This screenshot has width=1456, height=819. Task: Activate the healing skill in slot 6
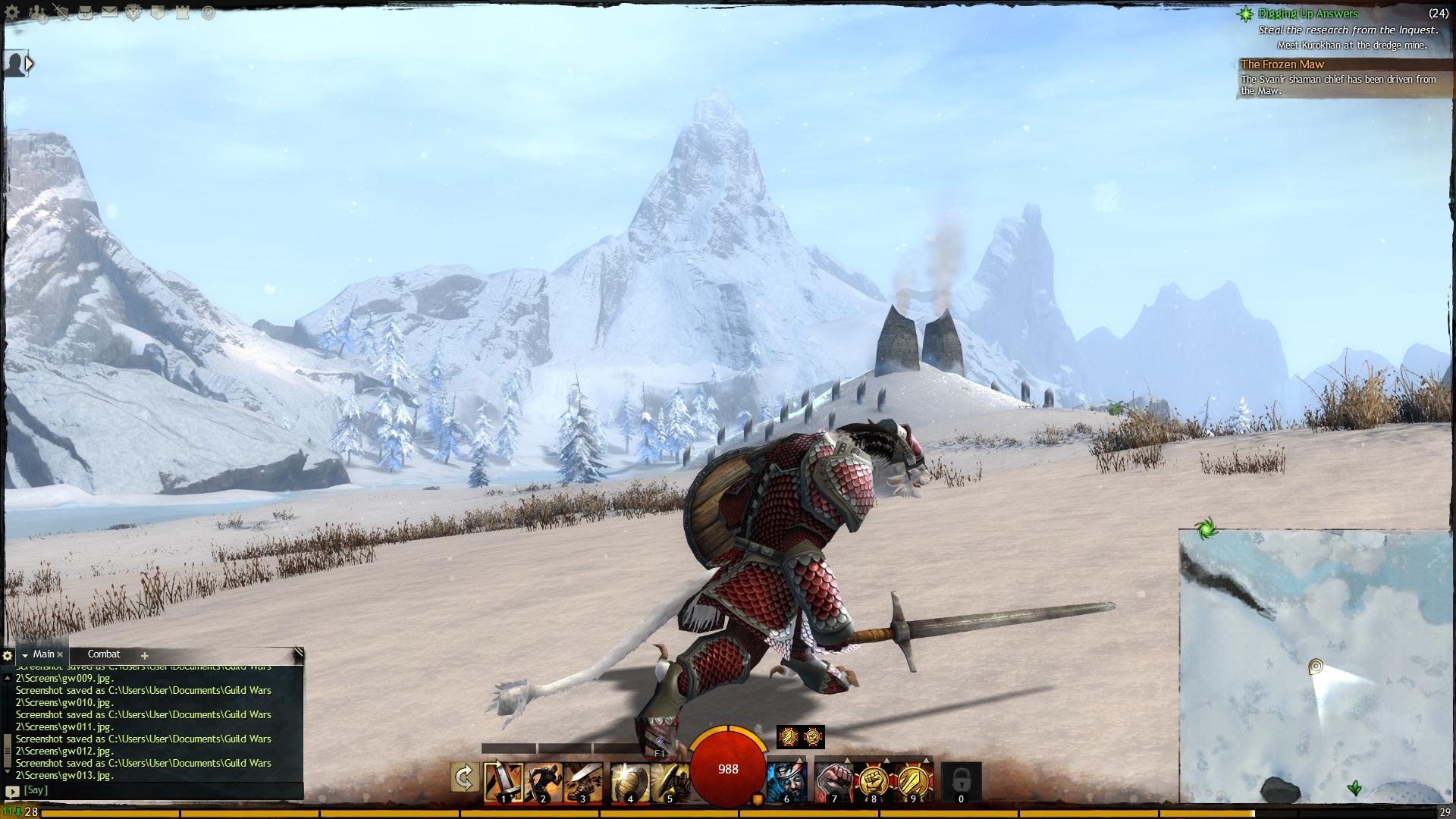pos(786,781)
